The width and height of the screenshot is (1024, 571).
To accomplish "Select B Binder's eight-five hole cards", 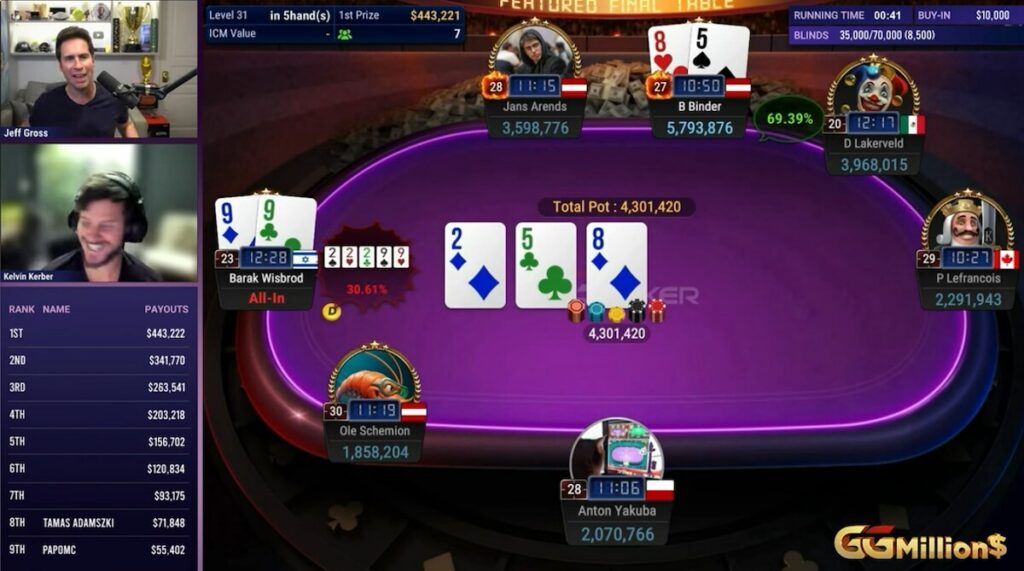I will tap(698, 50).
